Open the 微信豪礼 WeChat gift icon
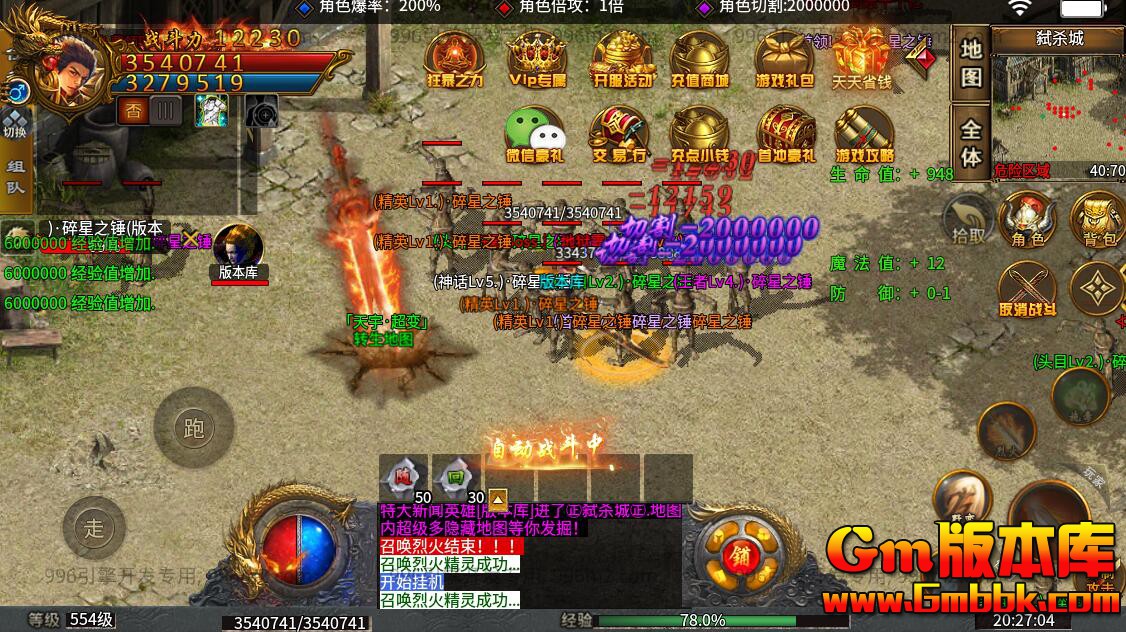Screen dimensions: 1126x632 (535, 135)
